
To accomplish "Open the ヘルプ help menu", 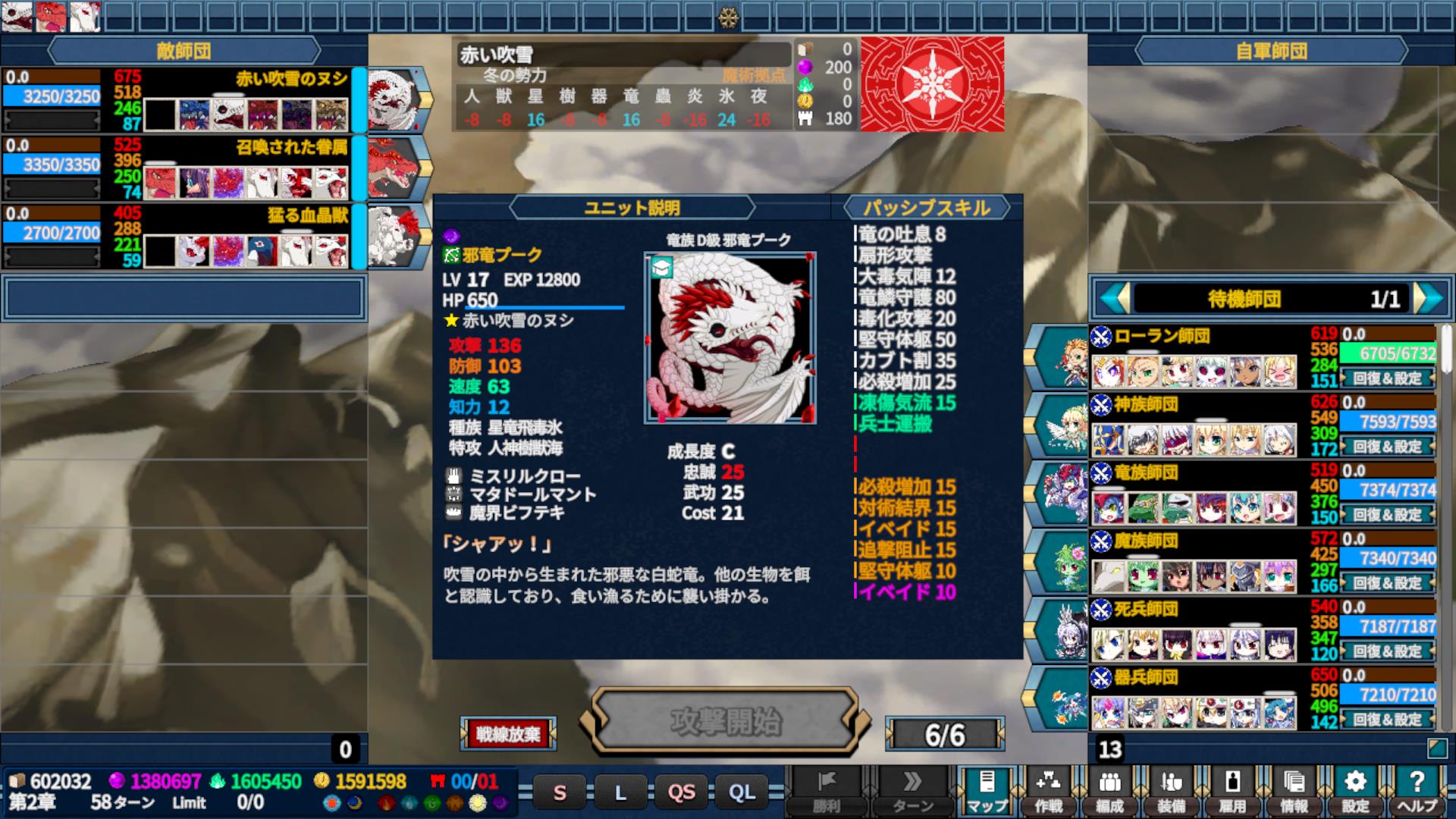I will click(1416, 791).
